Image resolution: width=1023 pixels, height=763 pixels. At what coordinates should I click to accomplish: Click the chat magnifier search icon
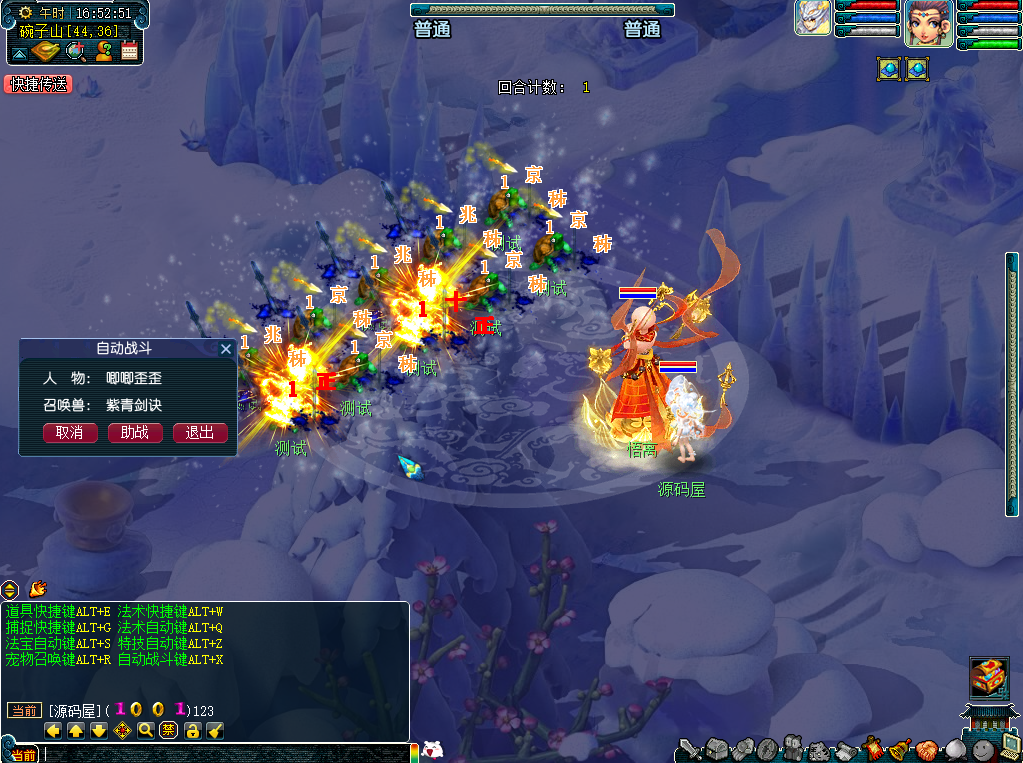[x=146, y=731]
